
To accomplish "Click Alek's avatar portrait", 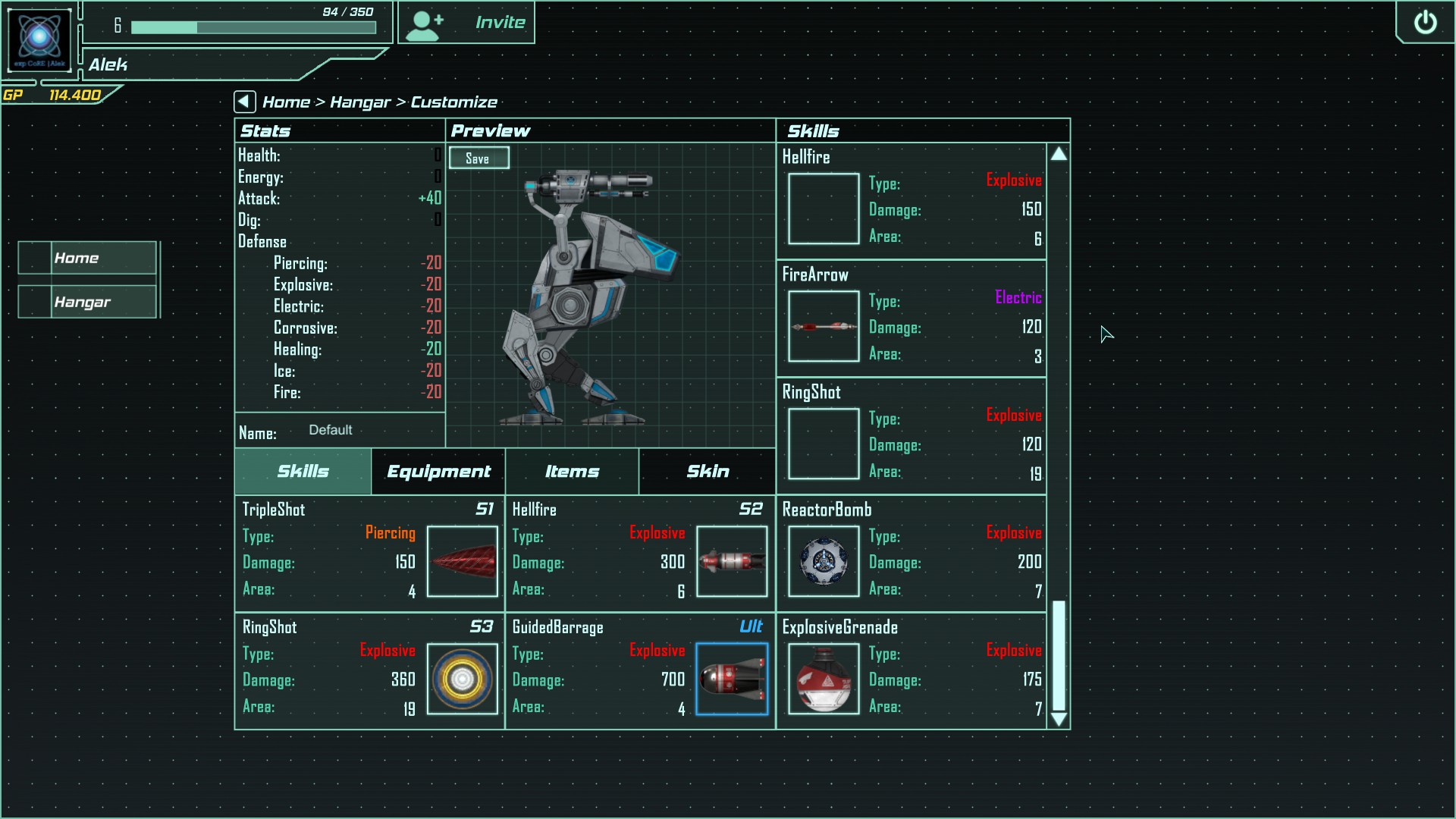I will (x=39, y=39).
